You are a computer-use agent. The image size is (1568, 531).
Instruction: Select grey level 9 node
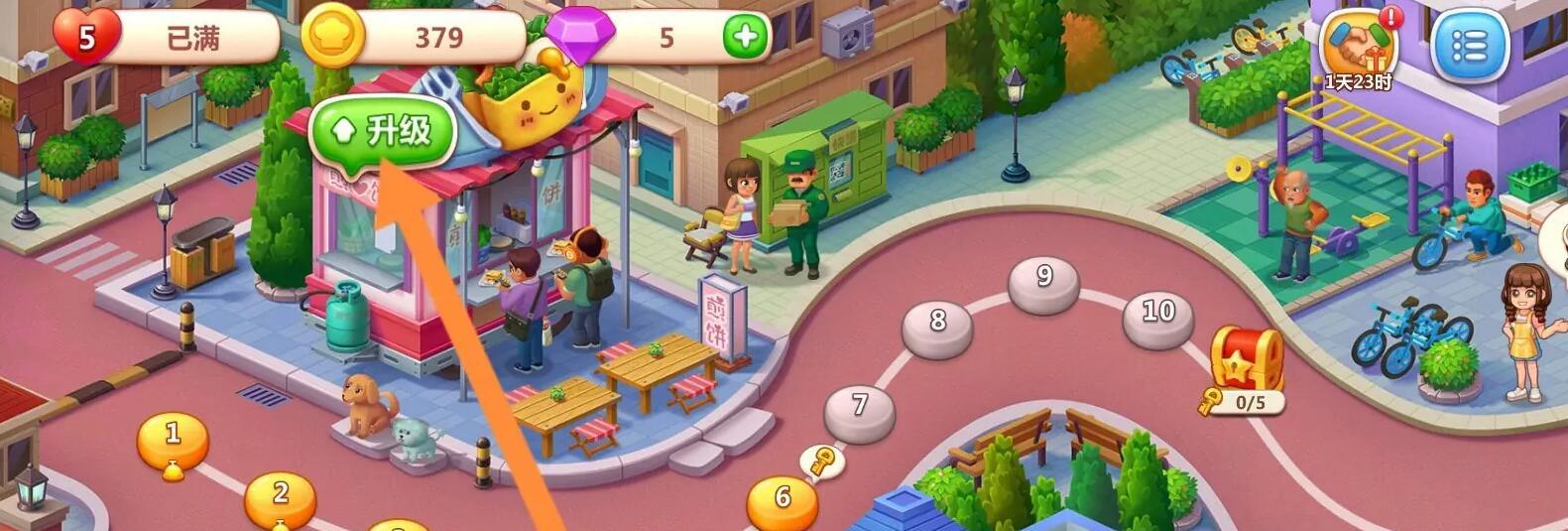click(x=1043, y=282)
